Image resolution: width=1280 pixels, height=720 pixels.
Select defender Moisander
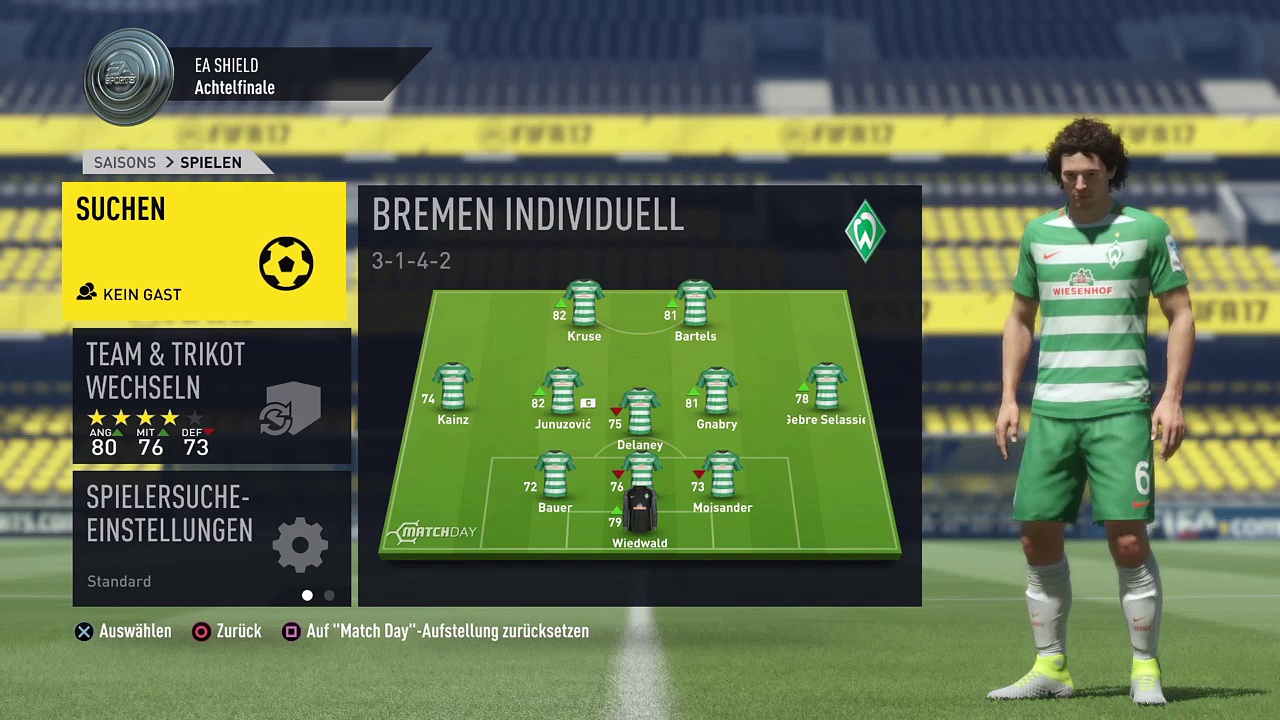pyautogui.click(x=722, y=478)
